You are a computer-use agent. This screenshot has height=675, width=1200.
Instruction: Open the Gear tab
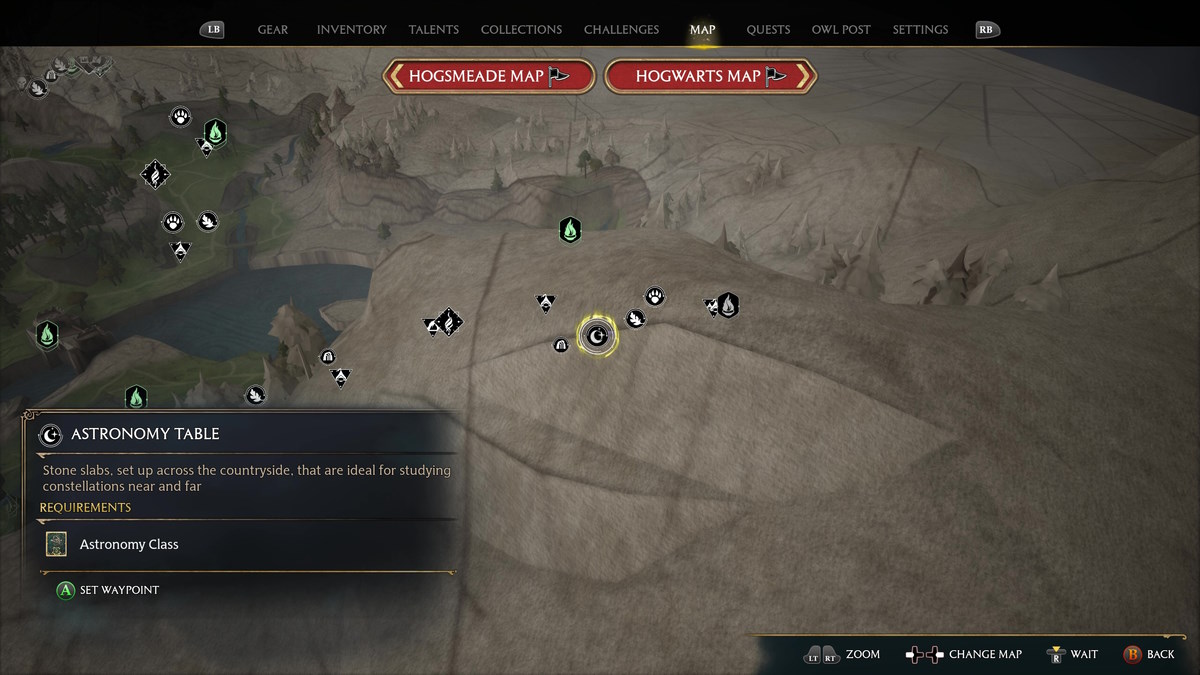click(x=273, y=30)
